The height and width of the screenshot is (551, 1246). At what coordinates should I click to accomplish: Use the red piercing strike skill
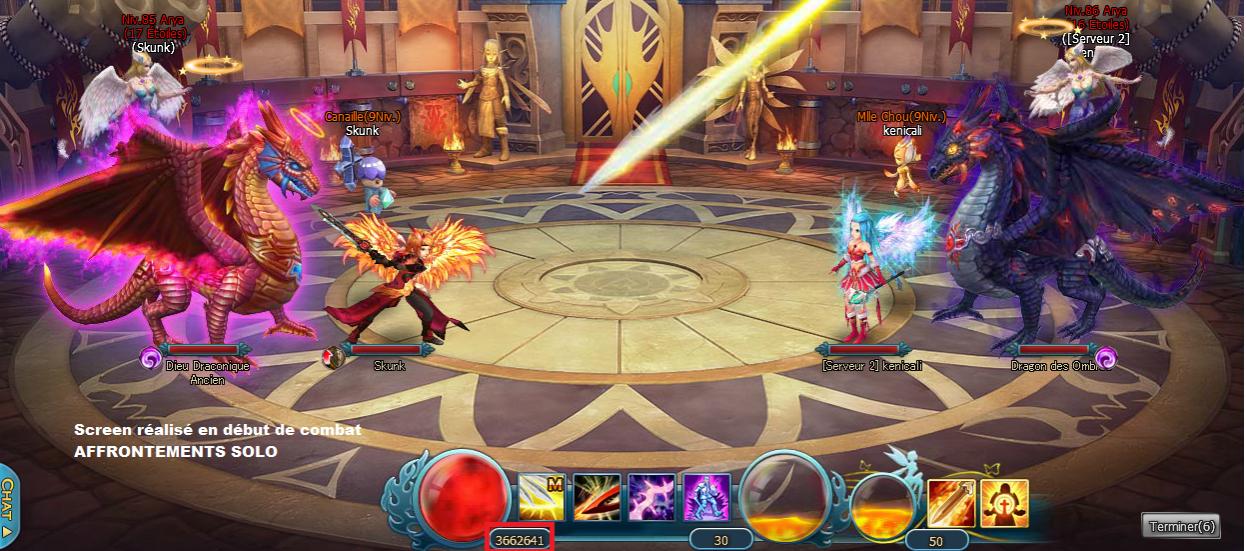tap(597, 497)
